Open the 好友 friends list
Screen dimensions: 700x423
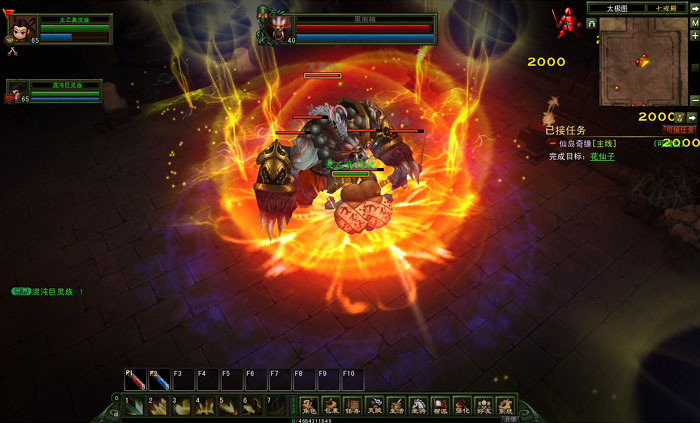[x=484, y=406]
